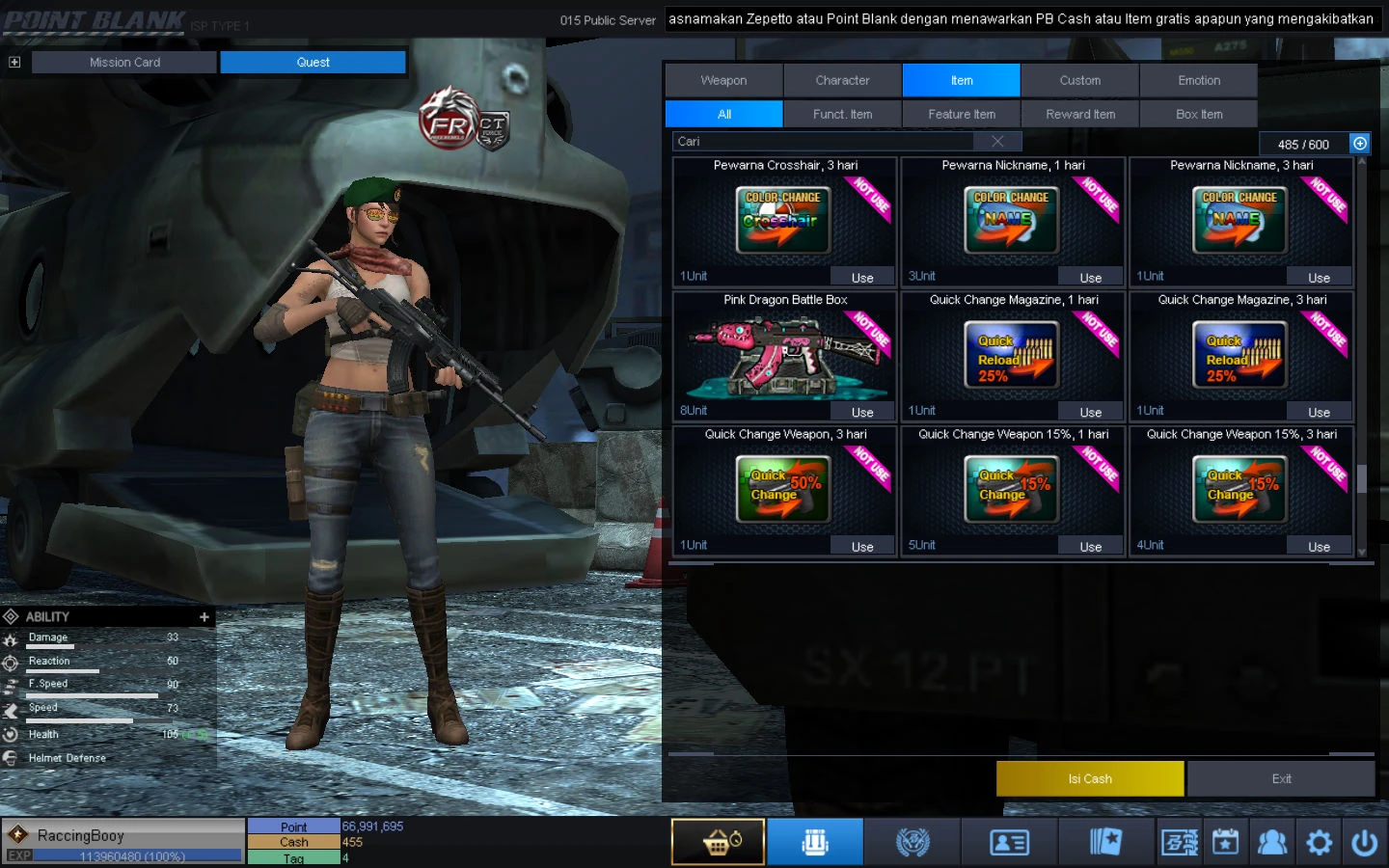Use Pewarna Crosshair 3 hari item

pos(862,278)
